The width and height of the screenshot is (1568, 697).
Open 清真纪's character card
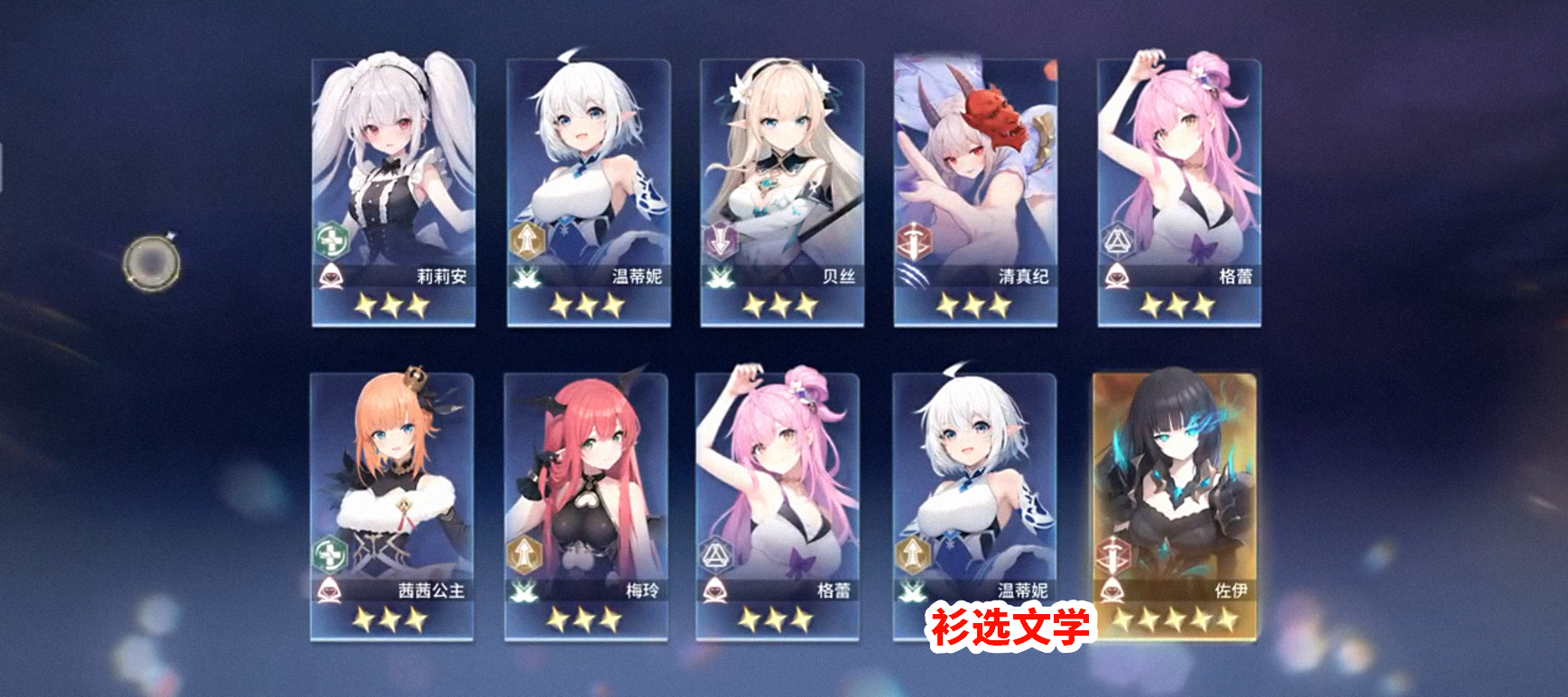point(974,189)
